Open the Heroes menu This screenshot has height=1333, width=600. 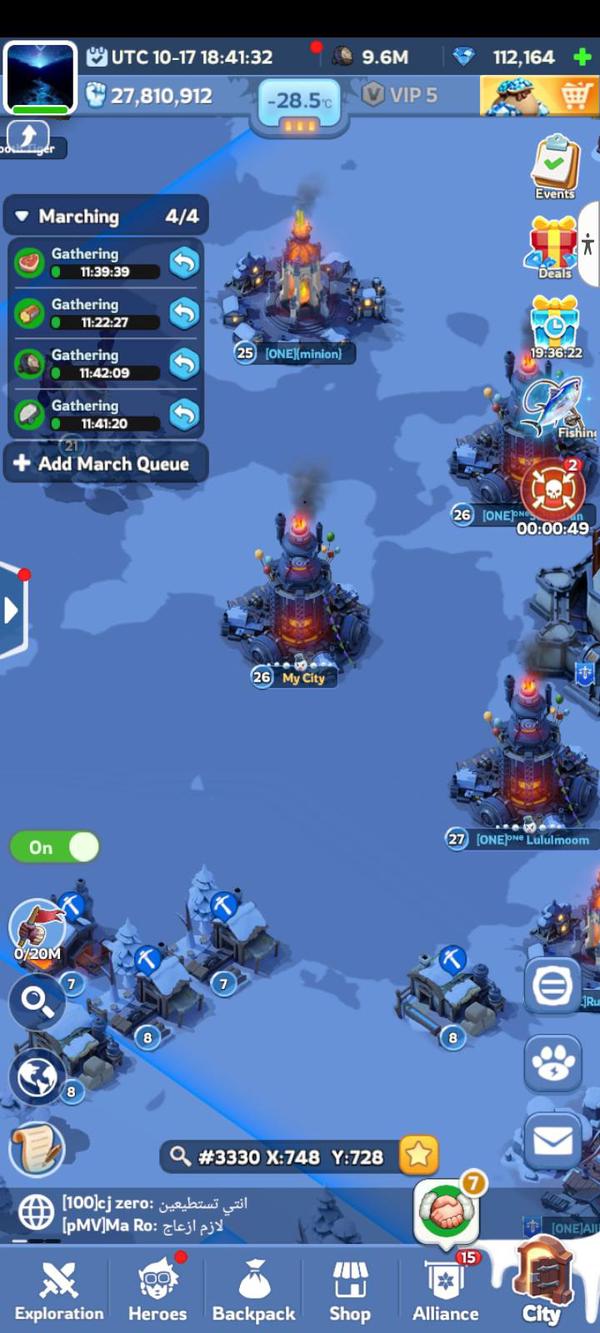pos(157,1289)
